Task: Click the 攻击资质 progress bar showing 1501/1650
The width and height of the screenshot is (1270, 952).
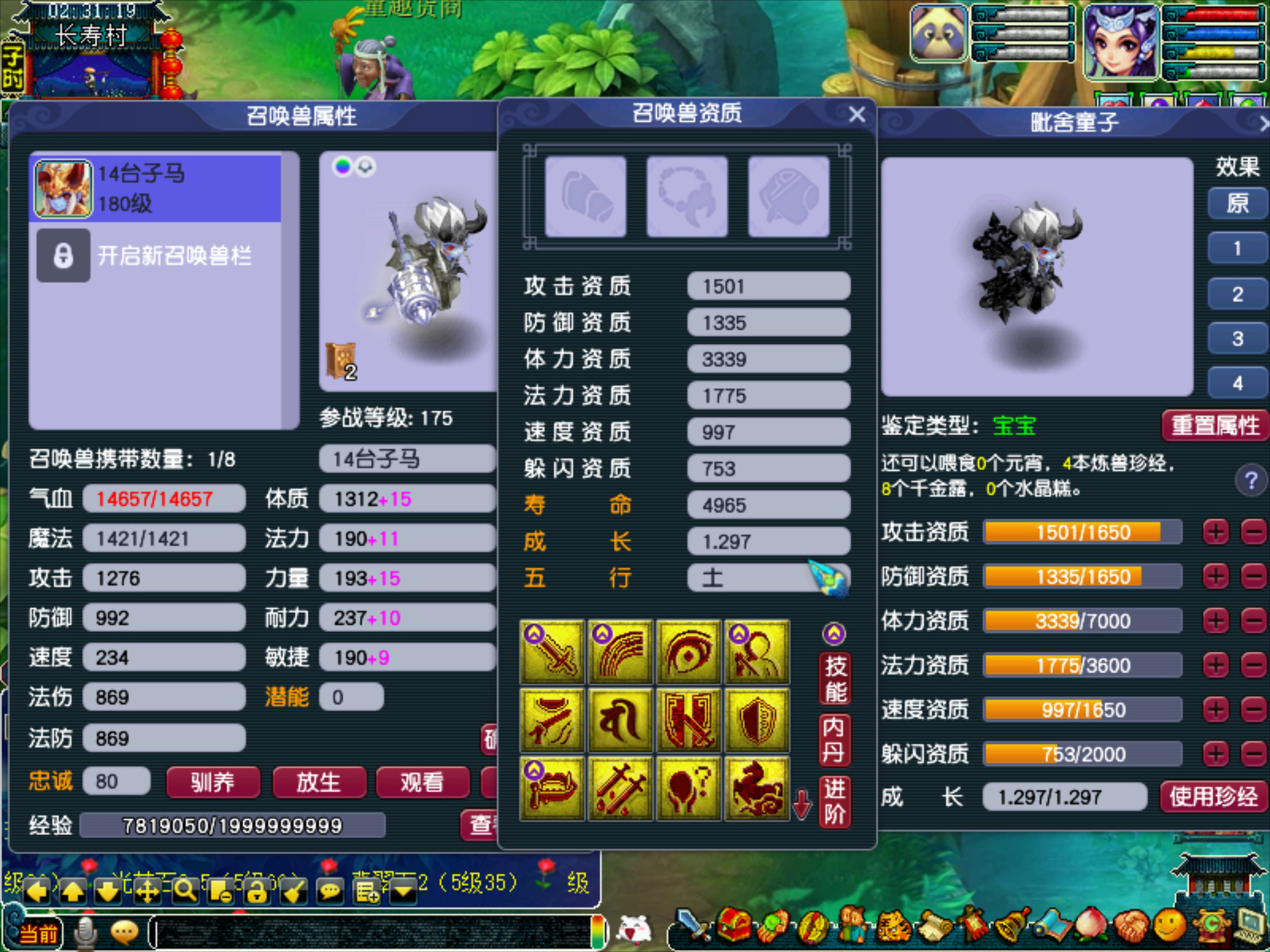Action: pyautogui.click(x=1081, y=532)
